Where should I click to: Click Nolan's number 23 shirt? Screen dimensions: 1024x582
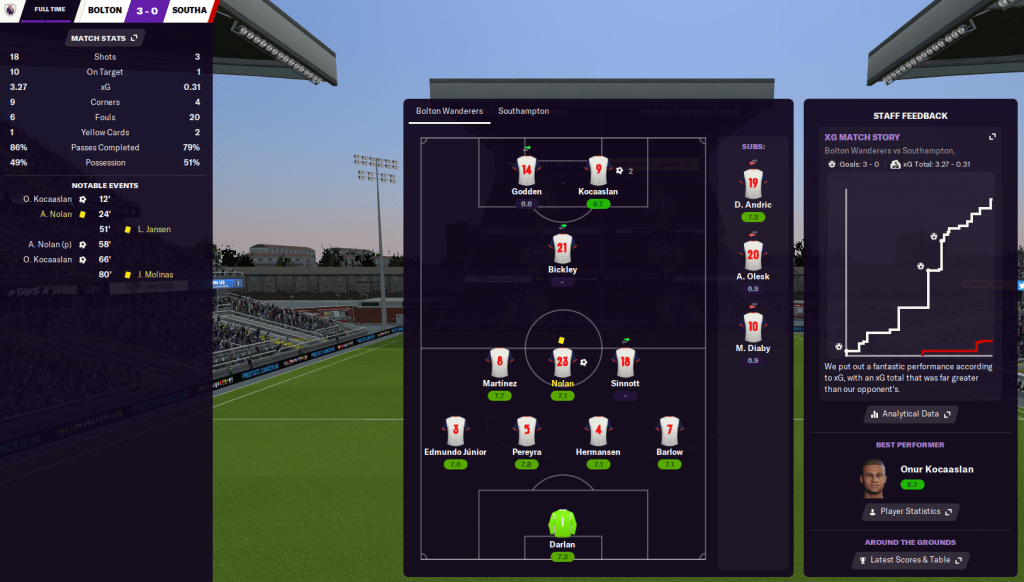pyautogui.click(x=562, y=362)
